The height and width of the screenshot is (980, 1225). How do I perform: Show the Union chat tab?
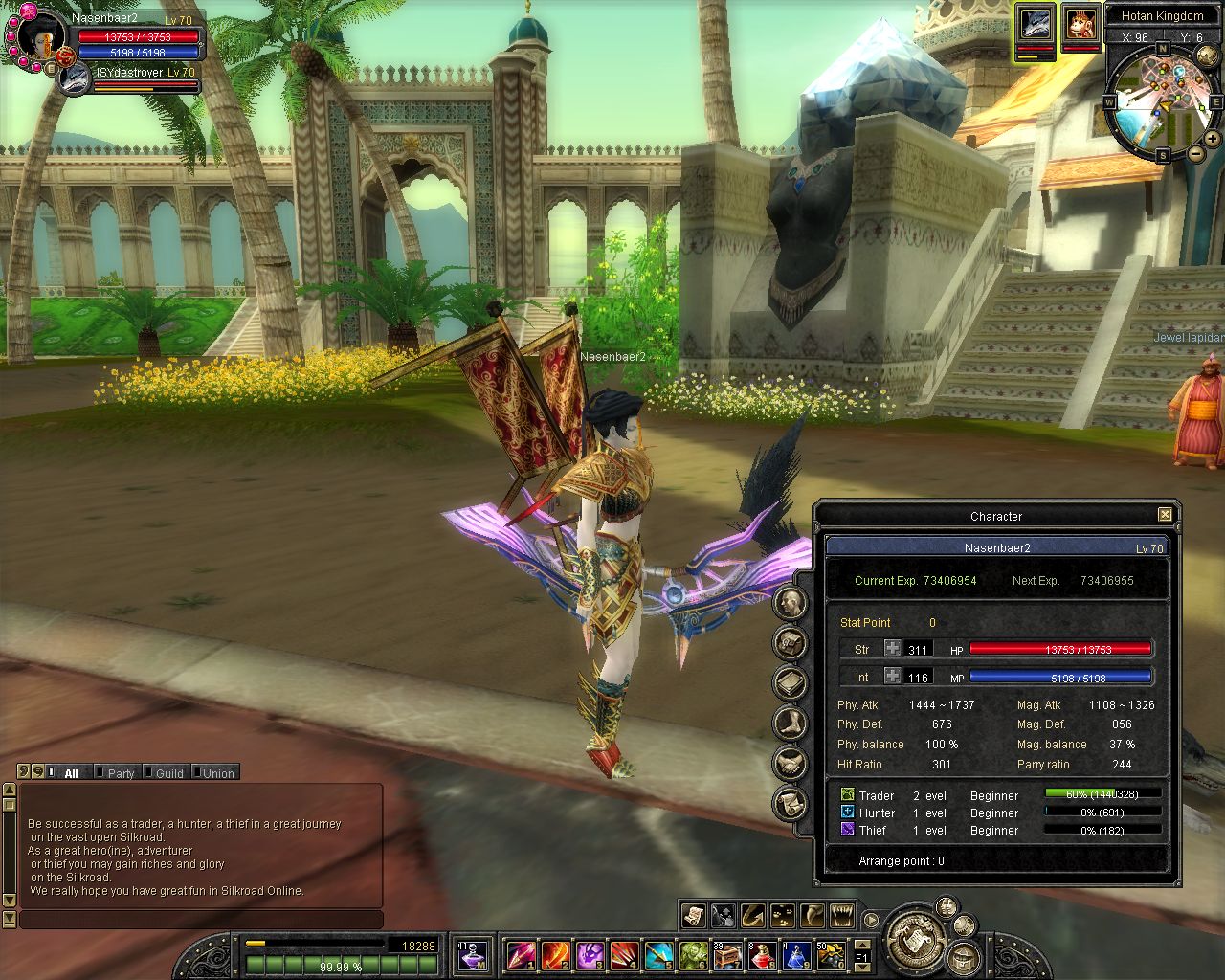tap(217, 773)
